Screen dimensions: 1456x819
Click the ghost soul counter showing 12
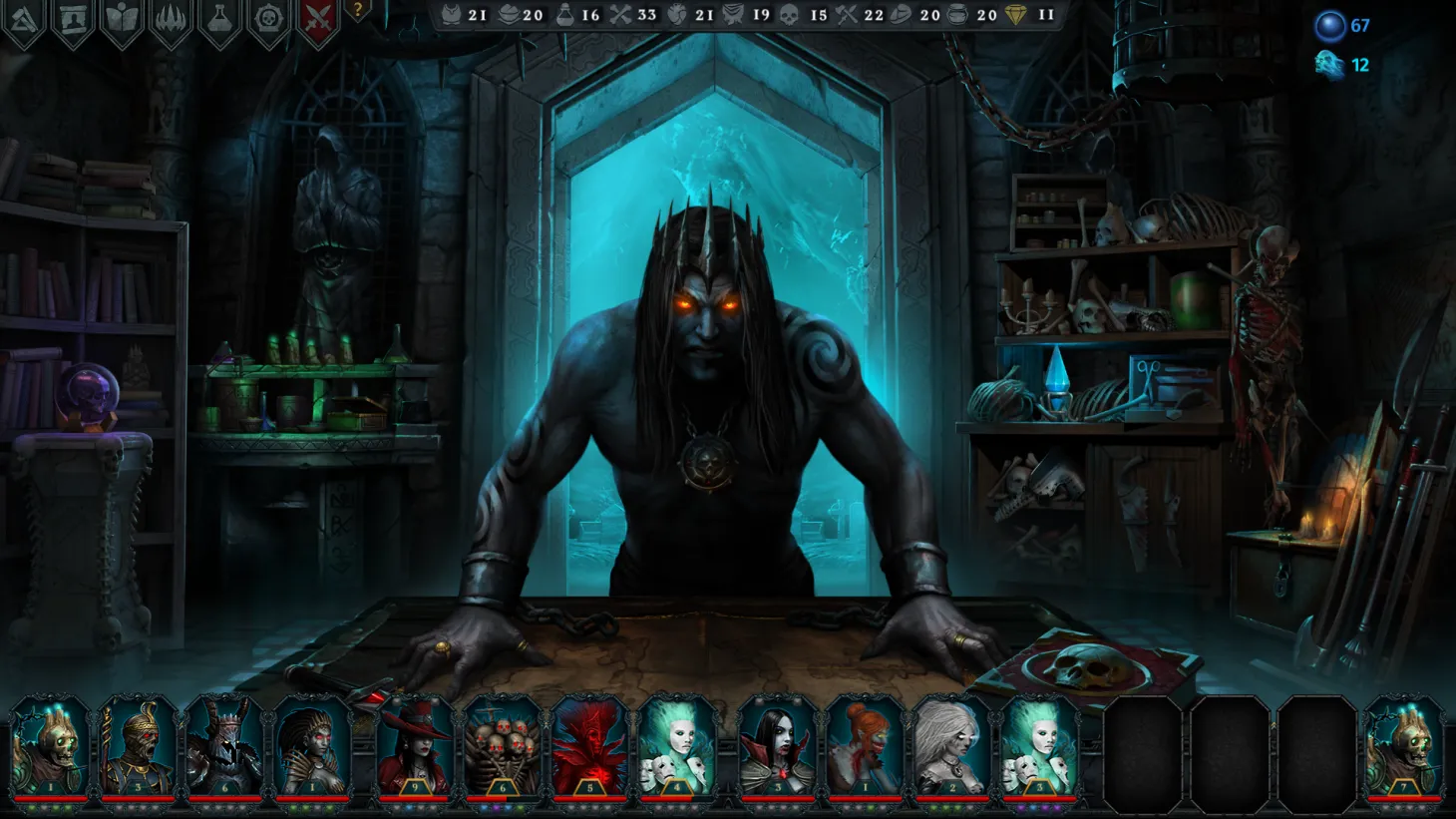coord(1330,67)
